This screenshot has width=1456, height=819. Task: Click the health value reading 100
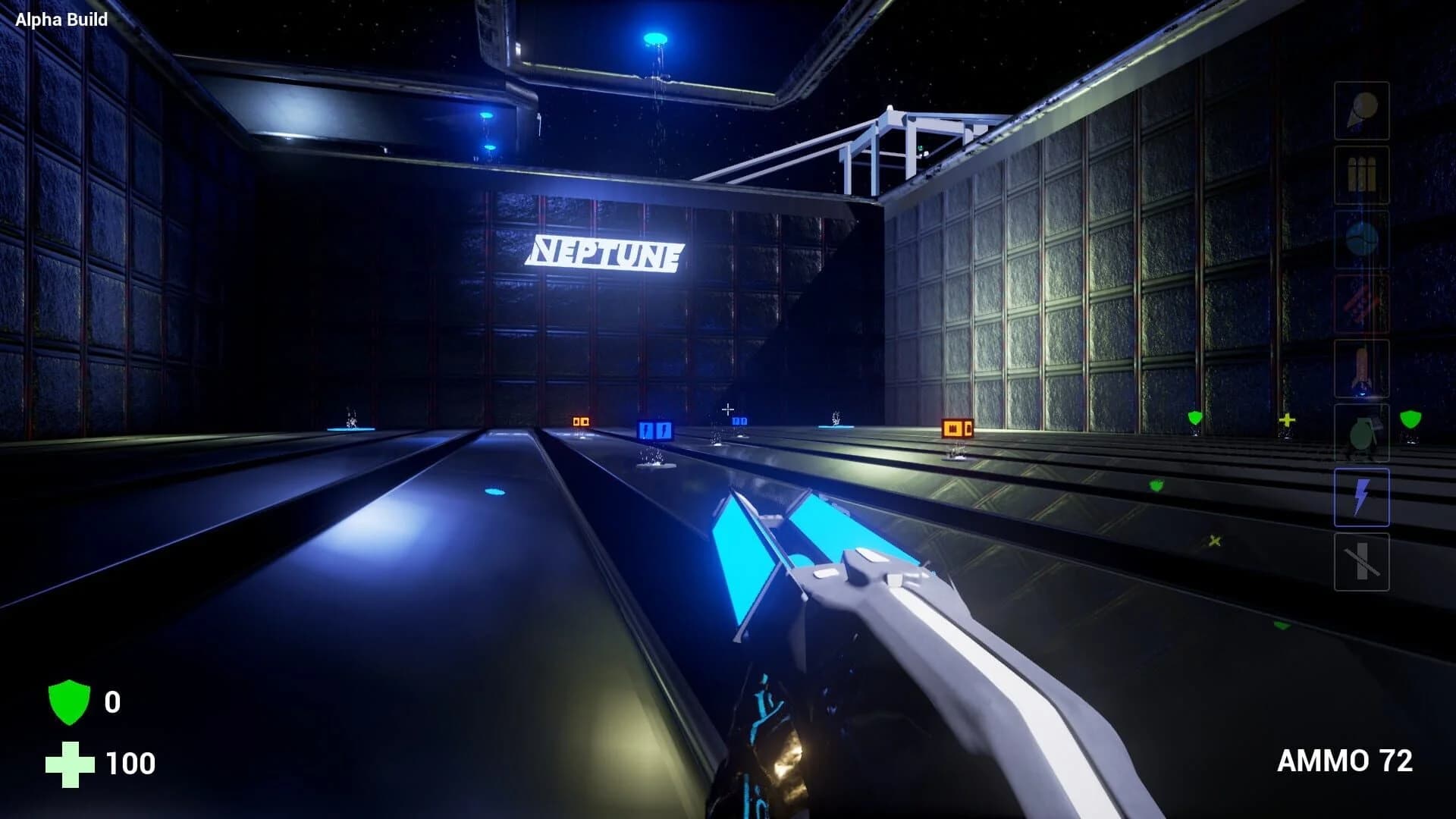[x=130, y=762]
